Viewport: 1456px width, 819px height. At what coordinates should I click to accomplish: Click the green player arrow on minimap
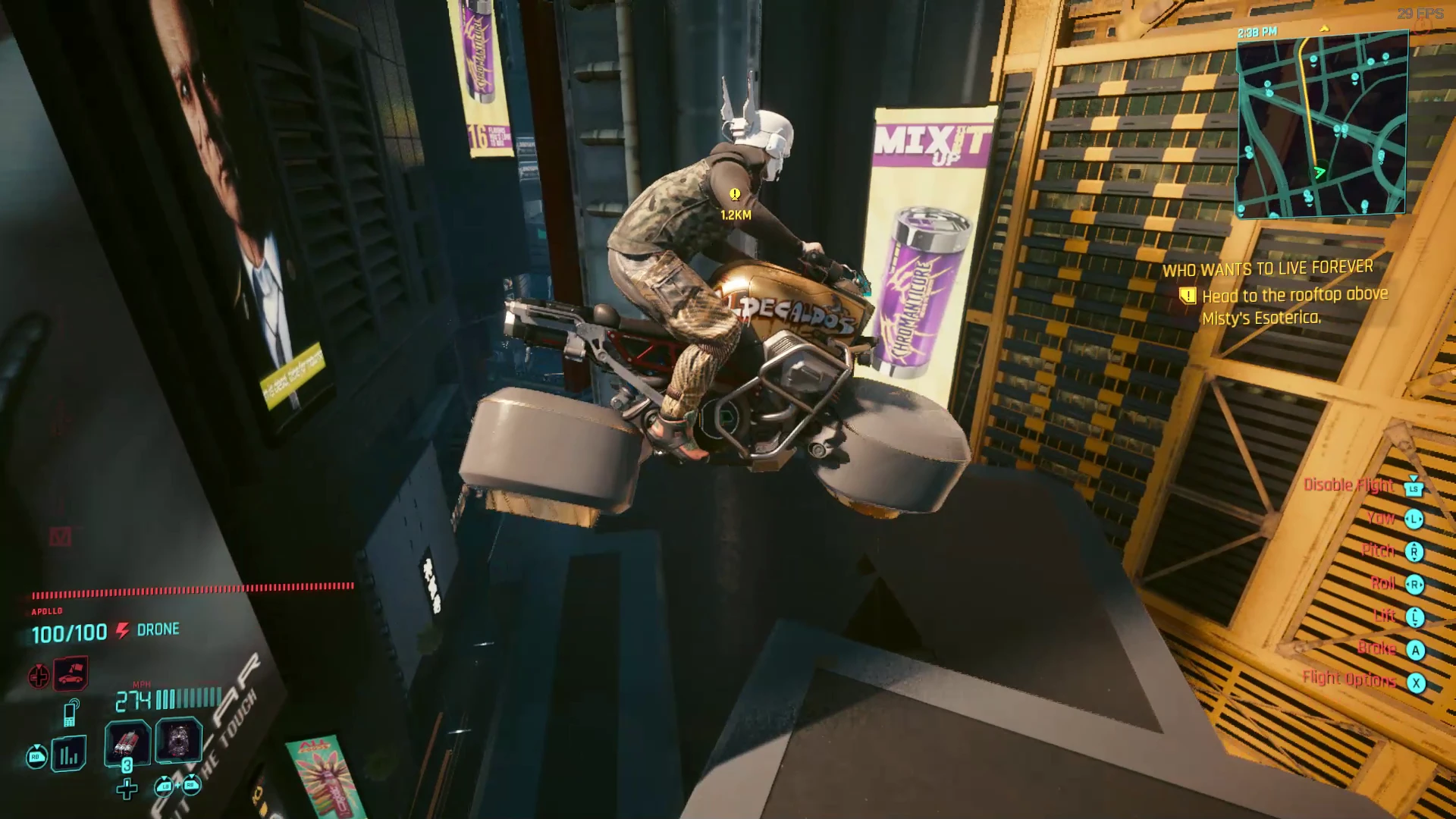coord(1319,172)
